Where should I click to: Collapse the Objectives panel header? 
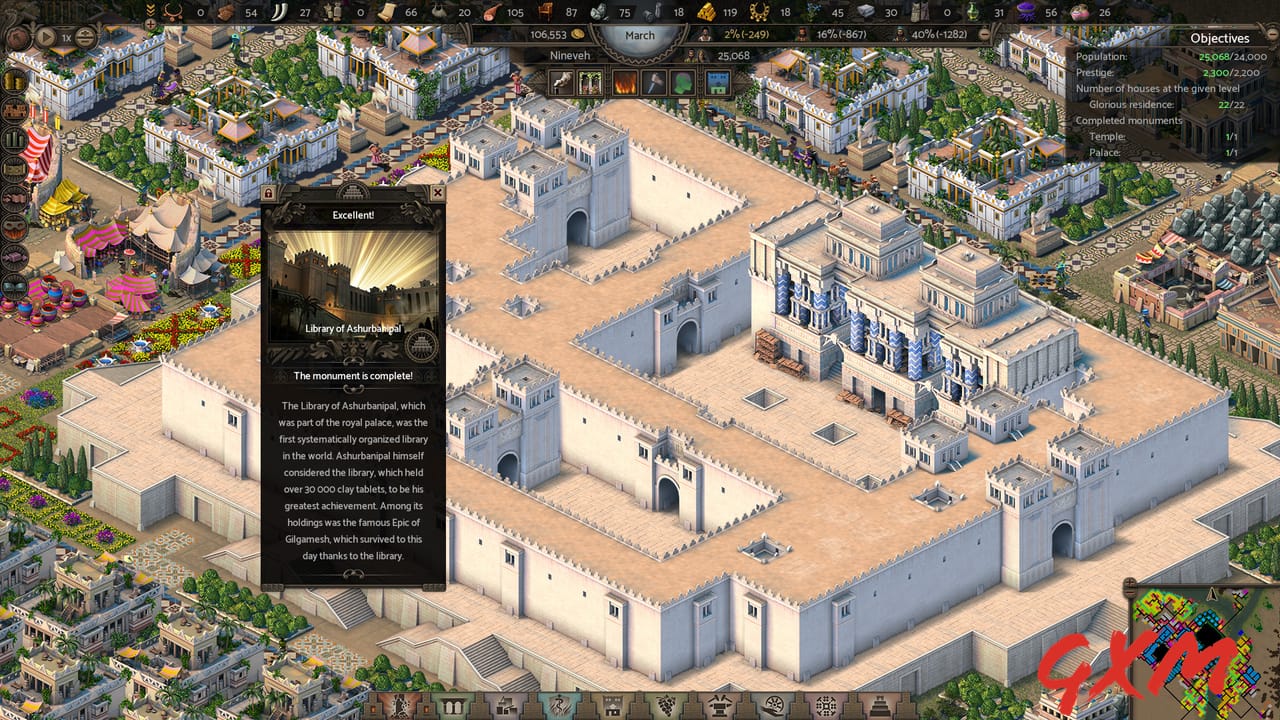[1272, 34]
